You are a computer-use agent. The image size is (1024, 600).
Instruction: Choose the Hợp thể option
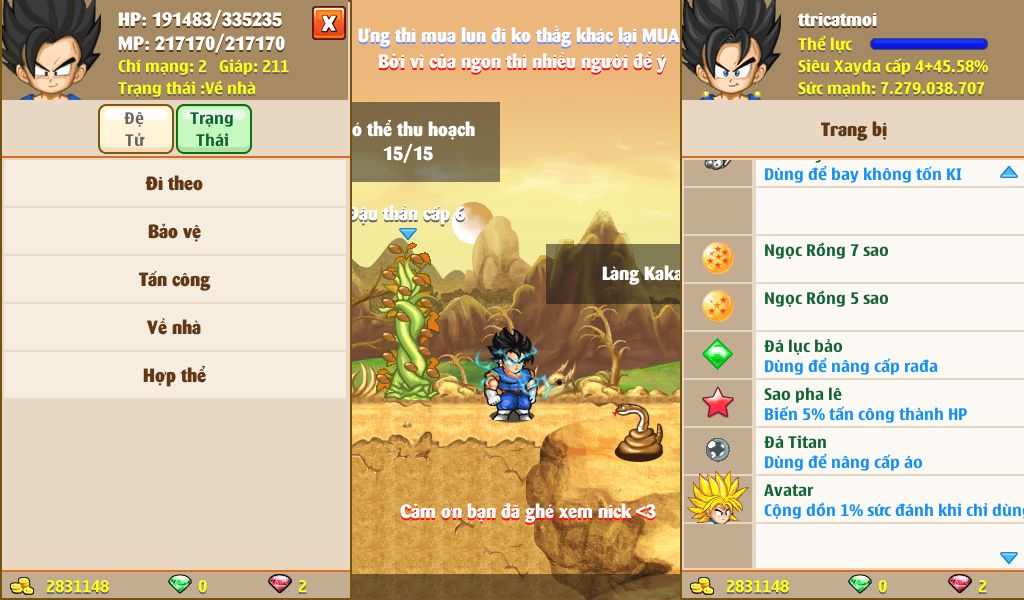click(175, 376)
